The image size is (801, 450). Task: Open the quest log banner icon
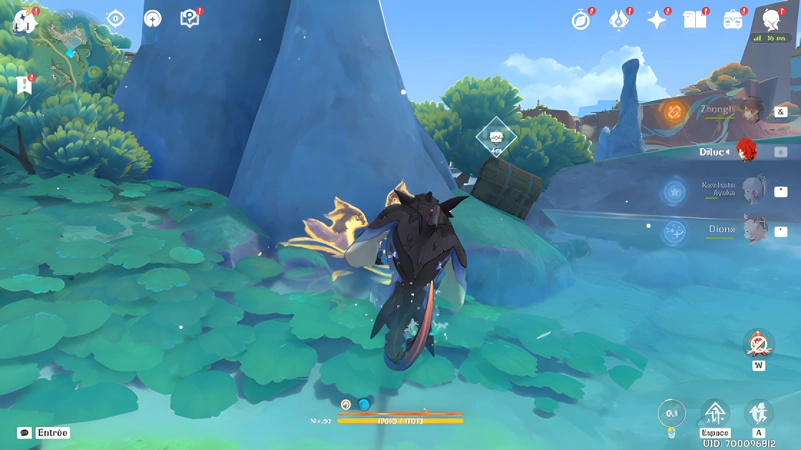coord(24,85)
